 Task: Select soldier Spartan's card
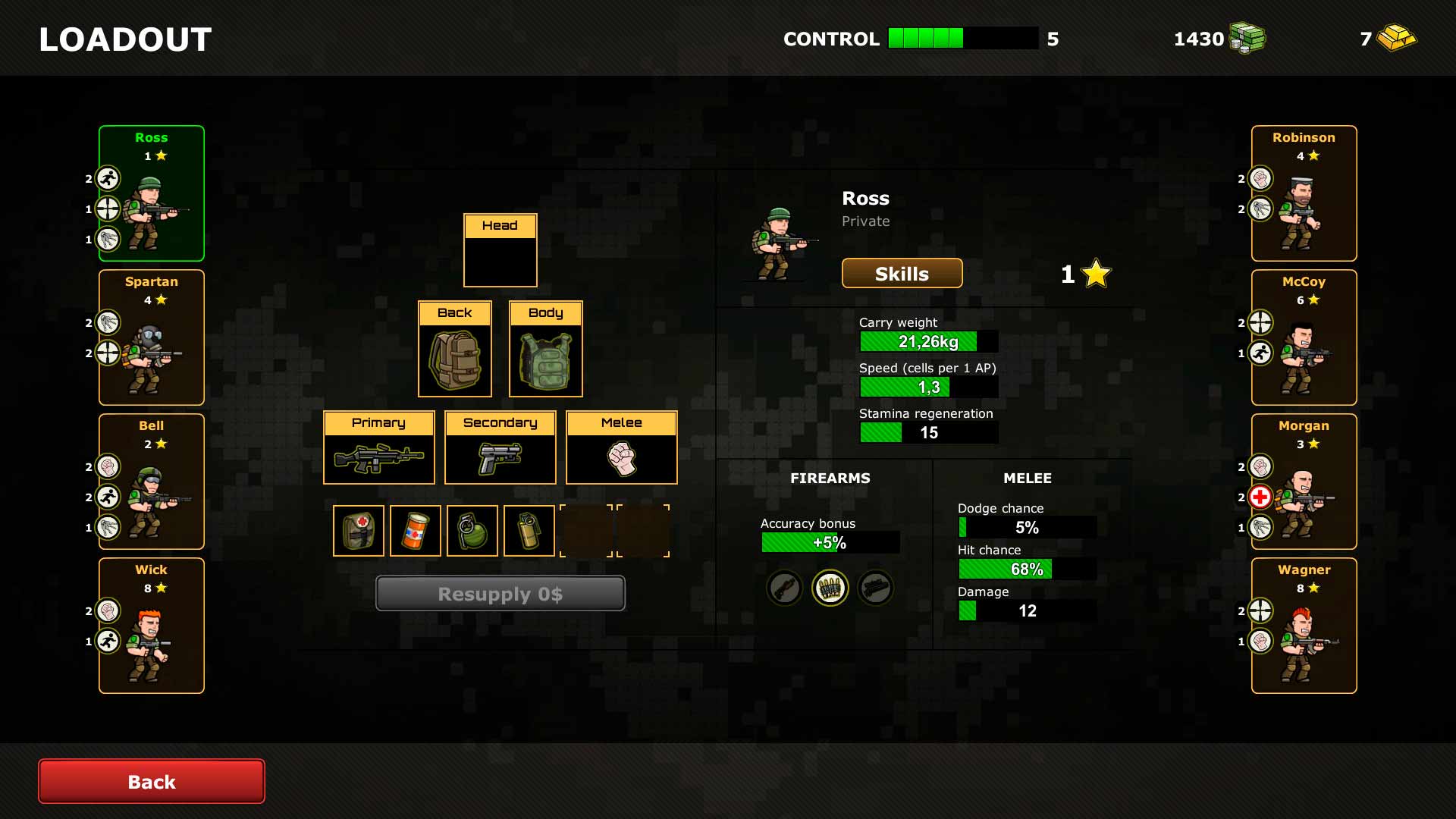click(152, 337)
